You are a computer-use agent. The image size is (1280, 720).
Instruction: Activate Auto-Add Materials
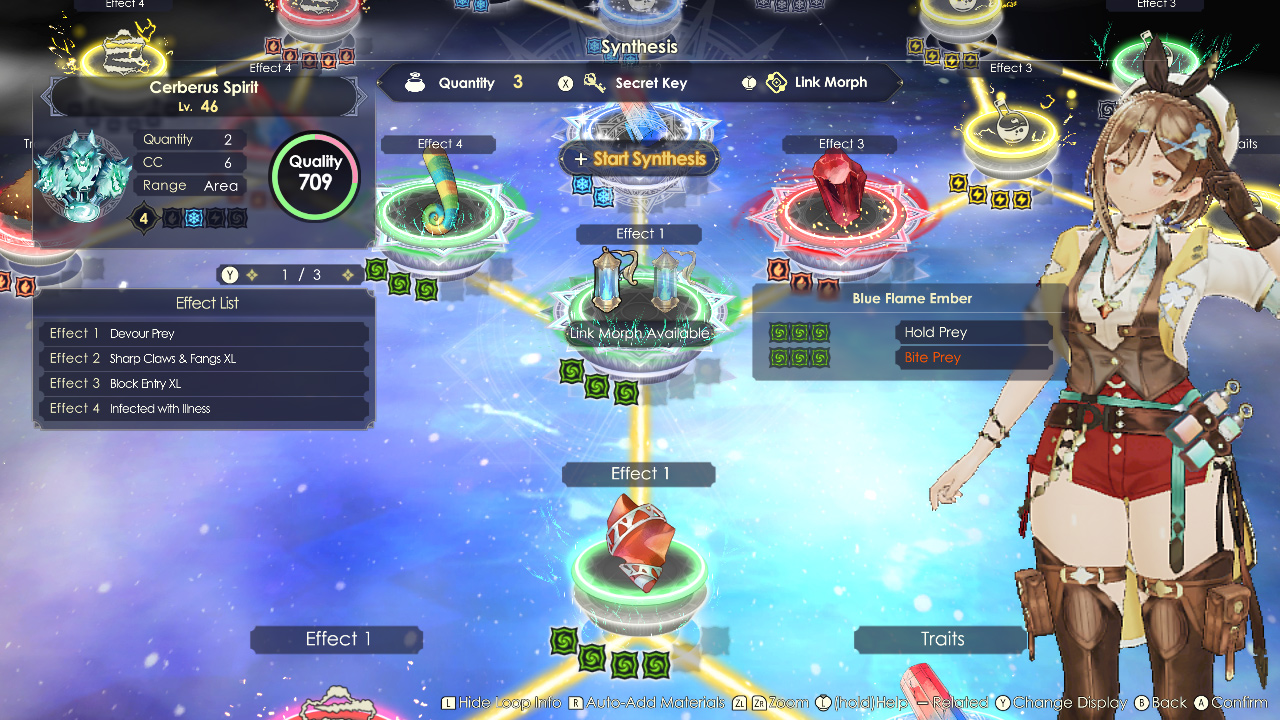648,703
